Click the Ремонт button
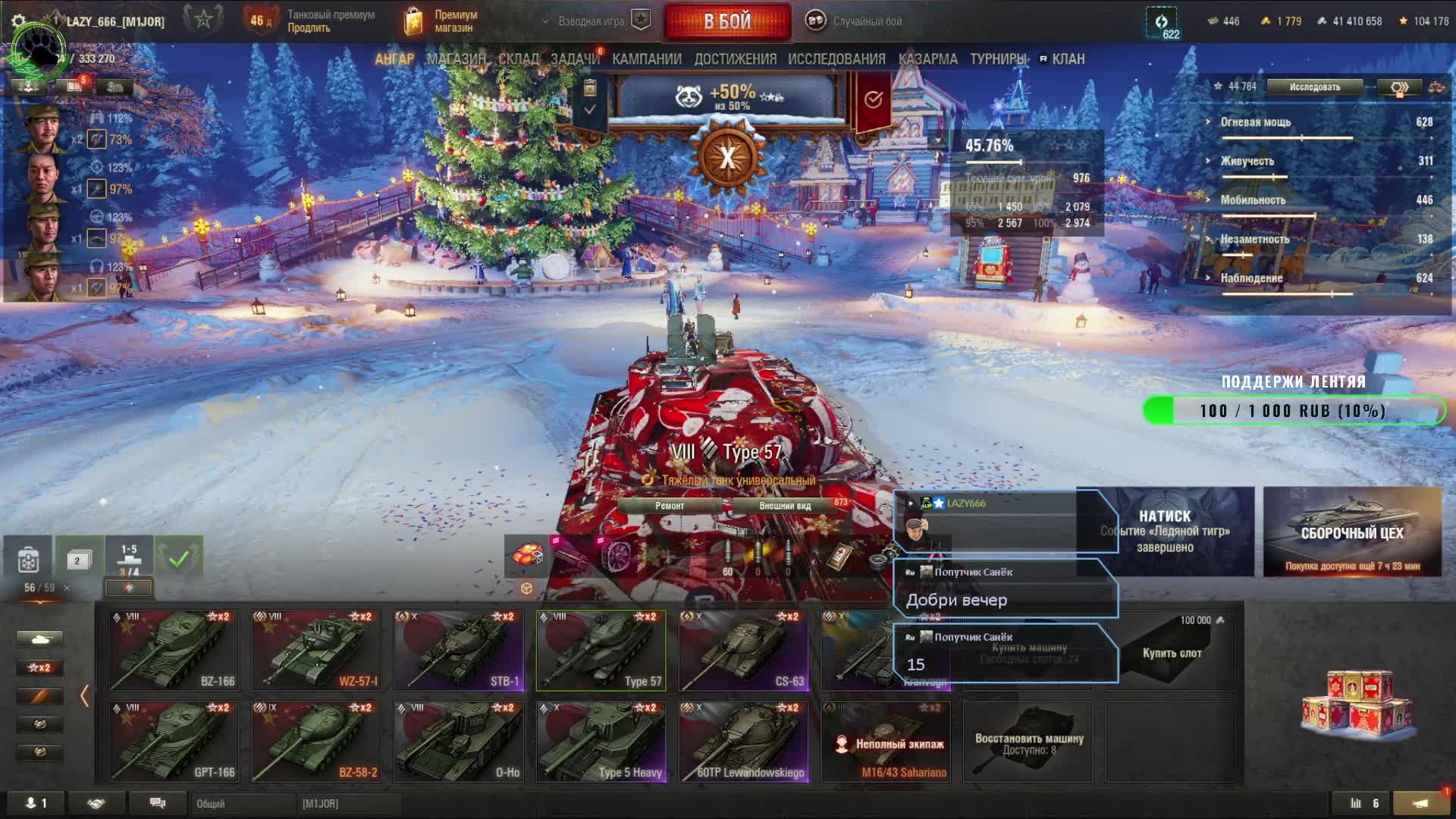The width and height of the screenshot is (1456, 819). tap(669, 506)
